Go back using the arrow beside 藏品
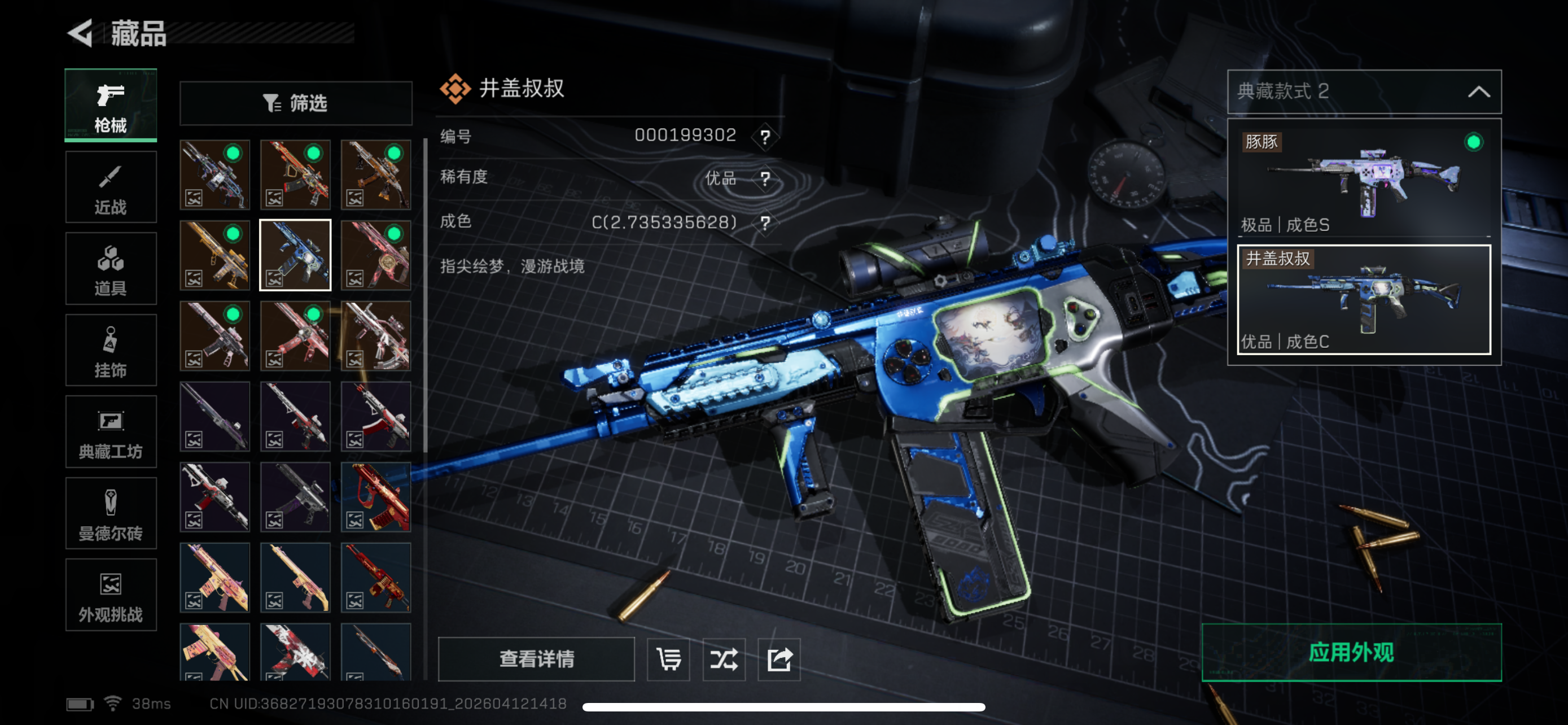The height and width of the screenshot is (725, 1568). coord(81,33)
